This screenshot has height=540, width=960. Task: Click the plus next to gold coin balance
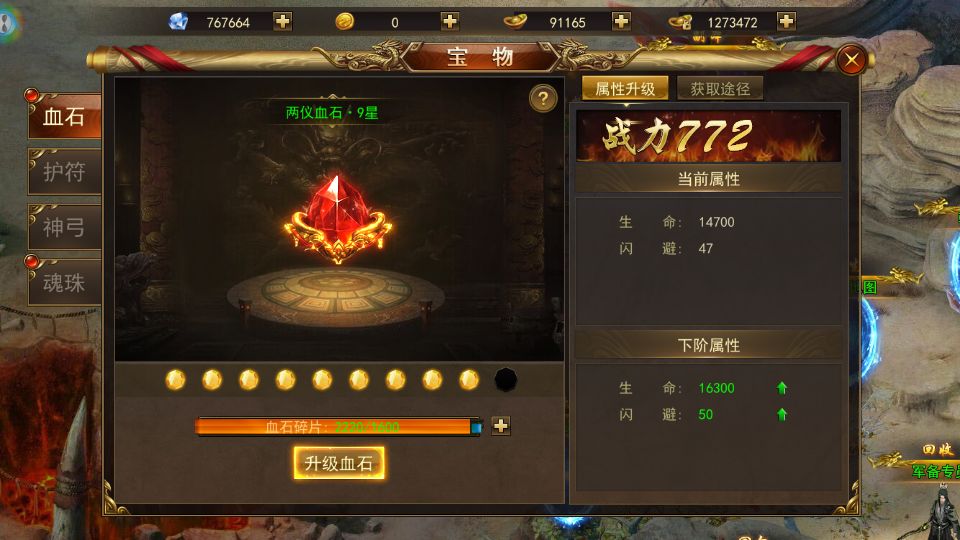[450, 21]
